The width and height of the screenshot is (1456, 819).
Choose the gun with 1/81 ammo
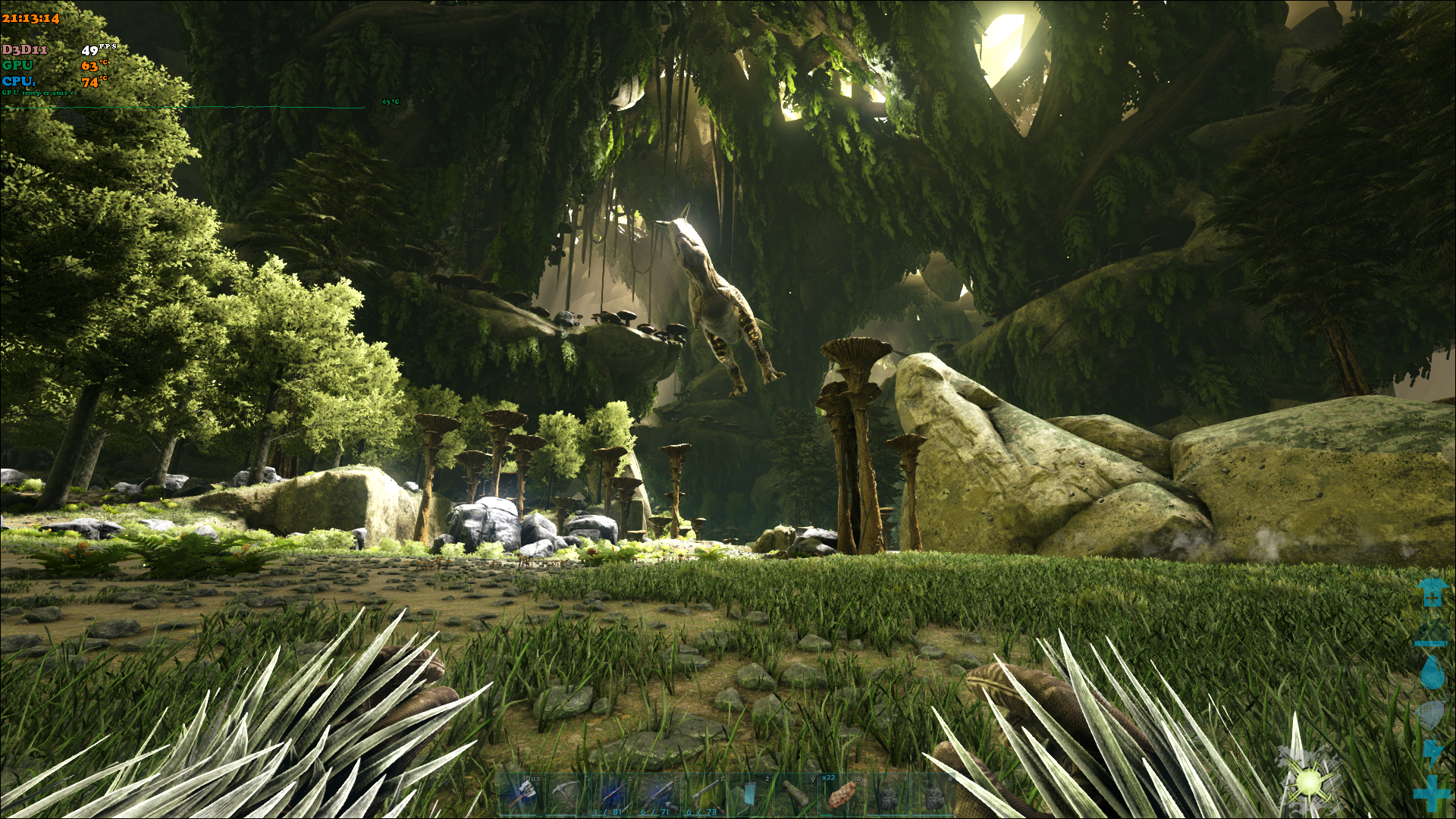click(613, 794)
